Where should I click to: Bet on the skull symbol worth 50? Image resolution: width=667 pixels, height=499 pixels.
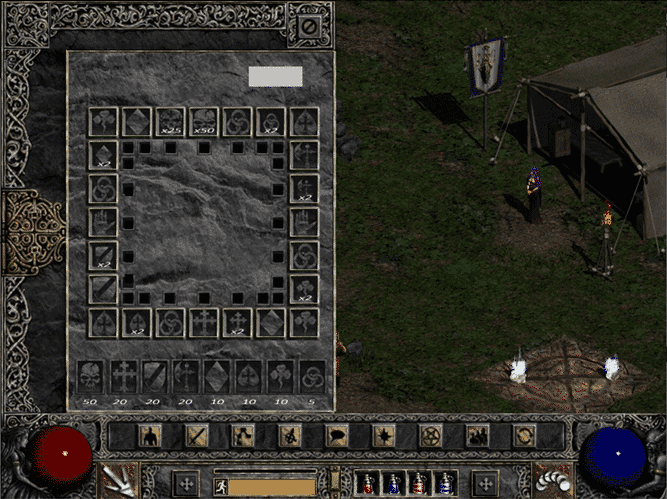pos(91,376)
